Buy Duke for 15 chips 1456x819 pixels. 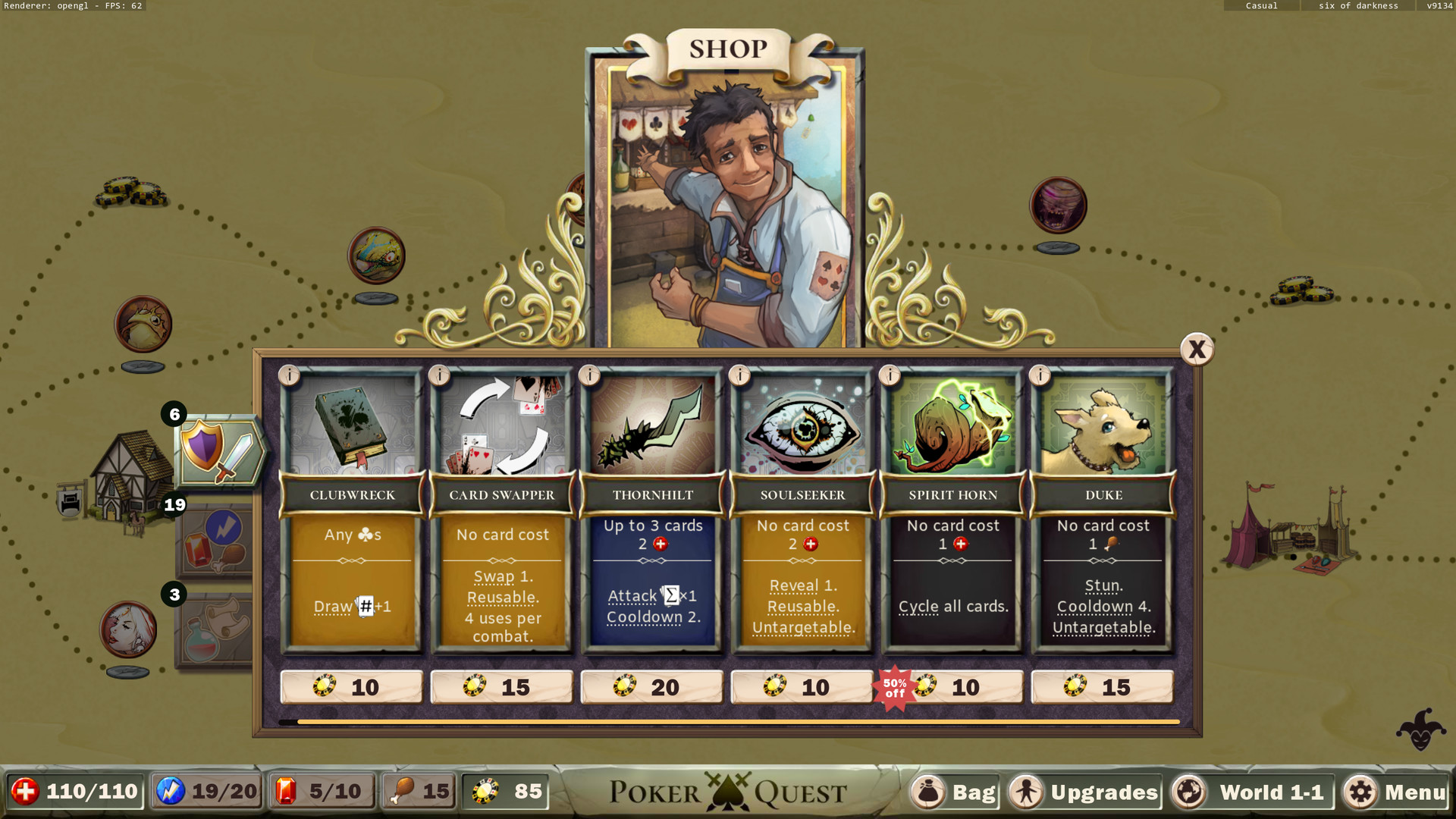pyautogui.click(x=1103, y=687)
